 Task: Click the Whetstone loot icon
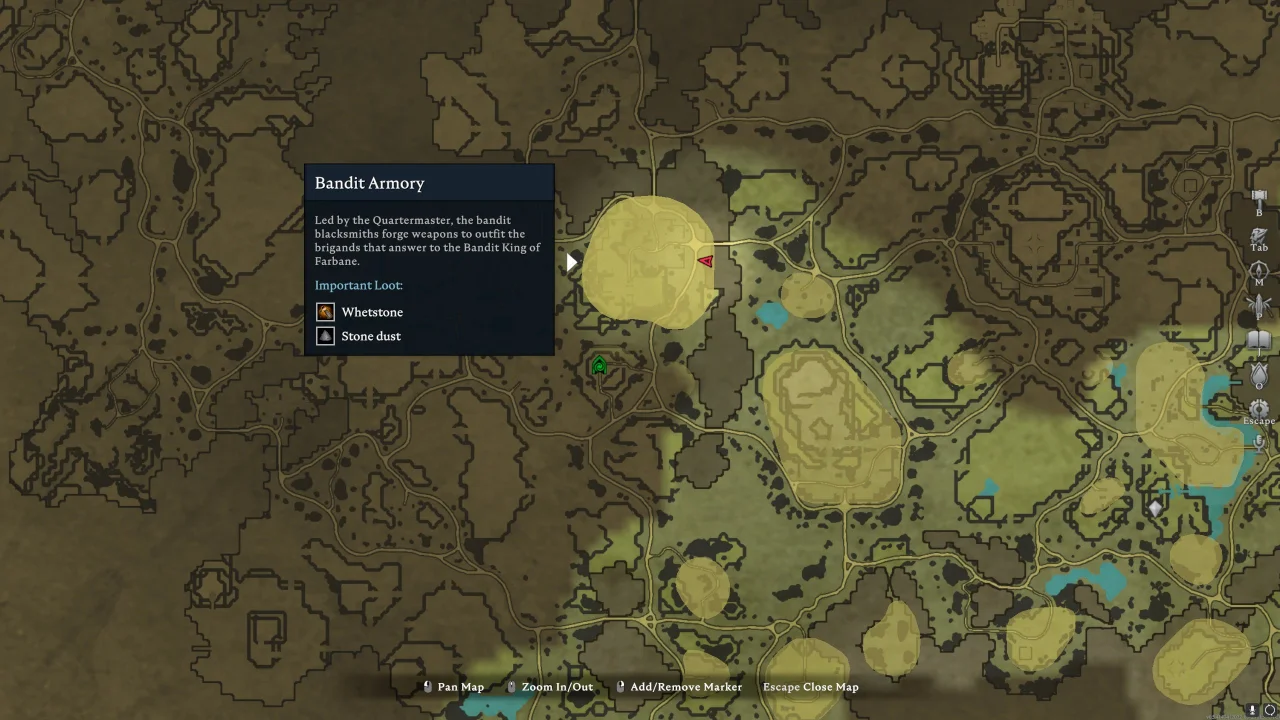click(x=325, y=311)
